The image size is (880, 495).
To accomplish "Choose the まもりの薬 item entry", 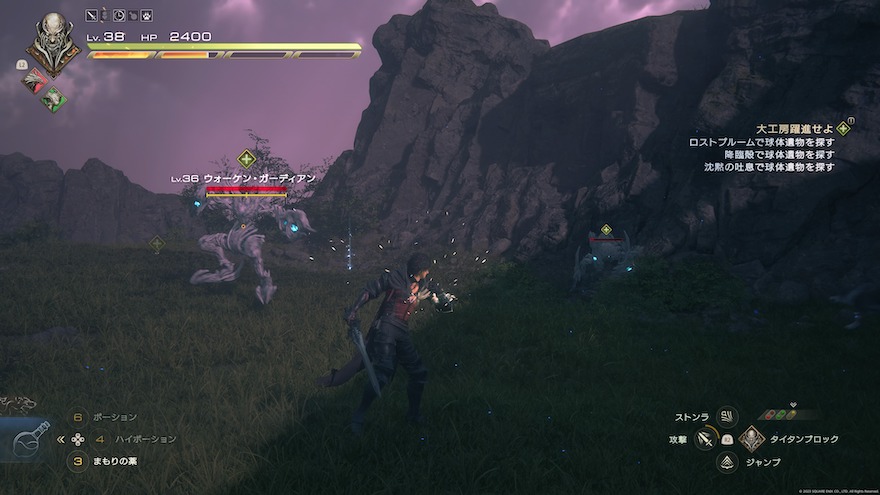I will tap(114, 461).
